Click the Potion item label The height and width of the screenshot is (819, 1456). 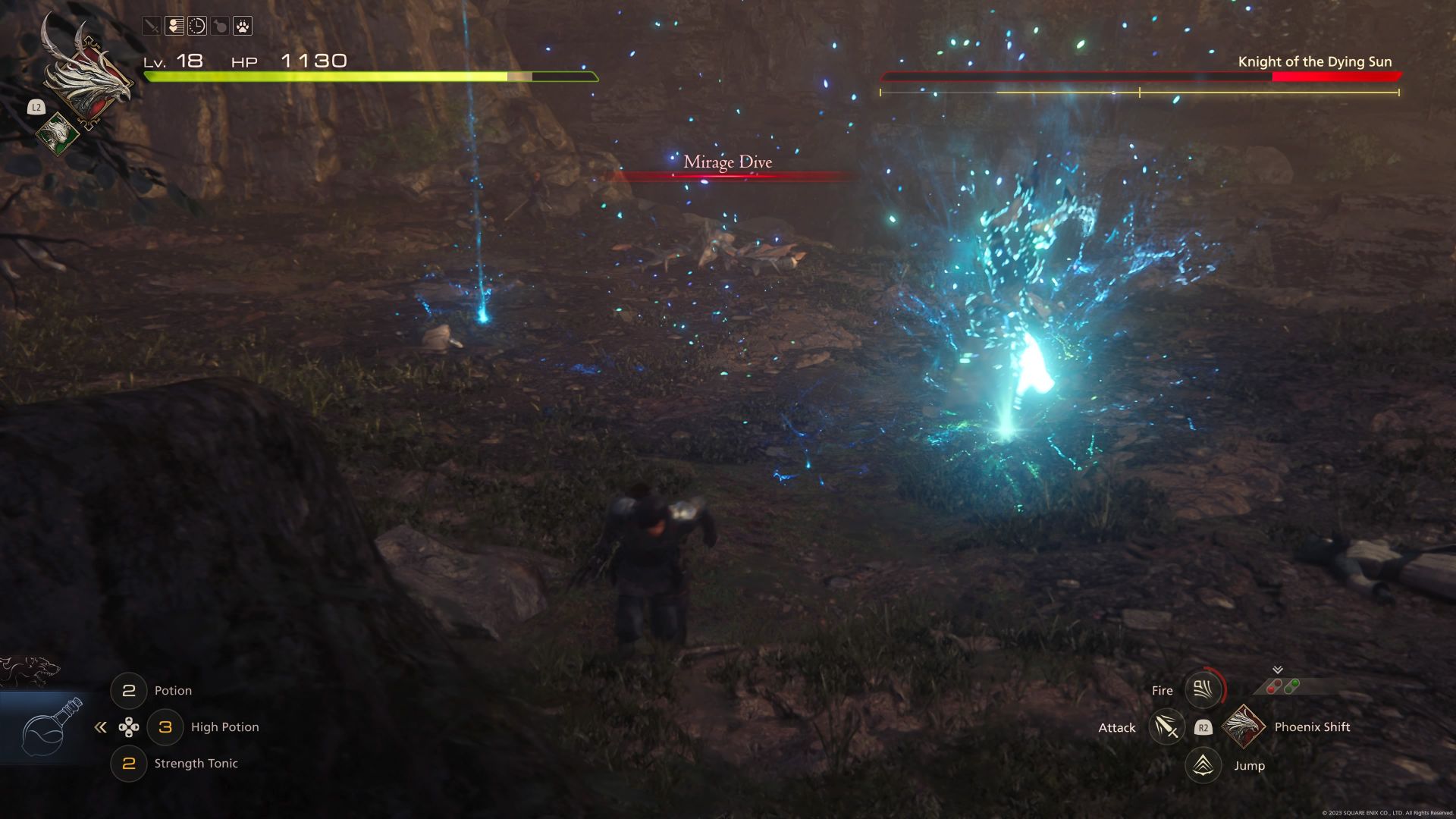click(173, 690)
